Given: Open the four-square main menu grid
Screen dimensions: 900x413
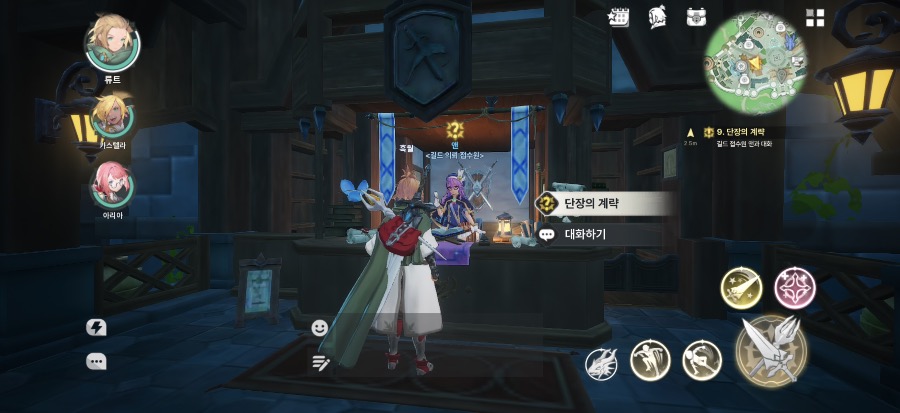Looking at the screenshot, I should (815, 17).
